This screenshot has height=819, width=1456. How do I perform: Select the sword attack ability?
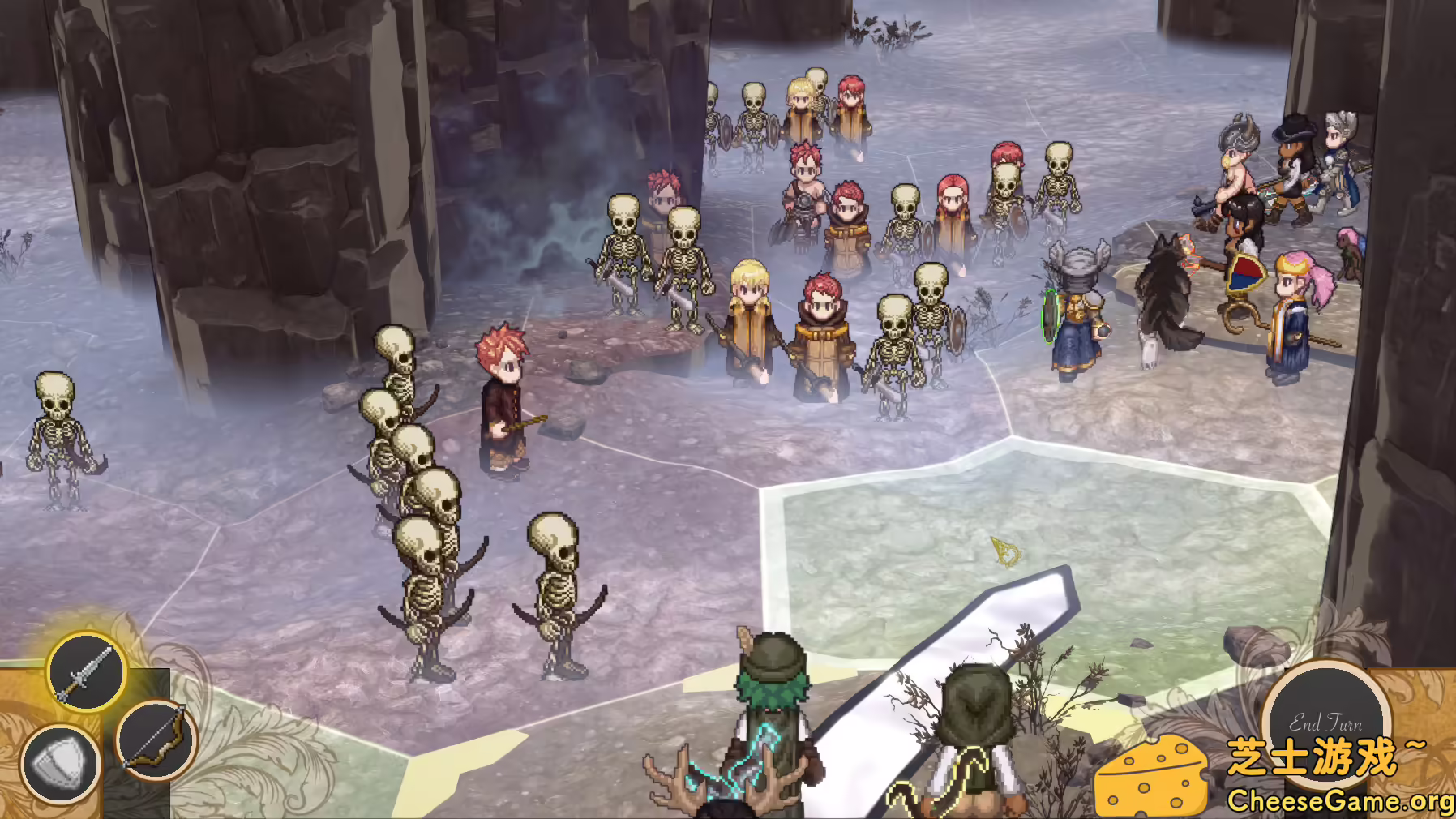(x=85, y=672)
